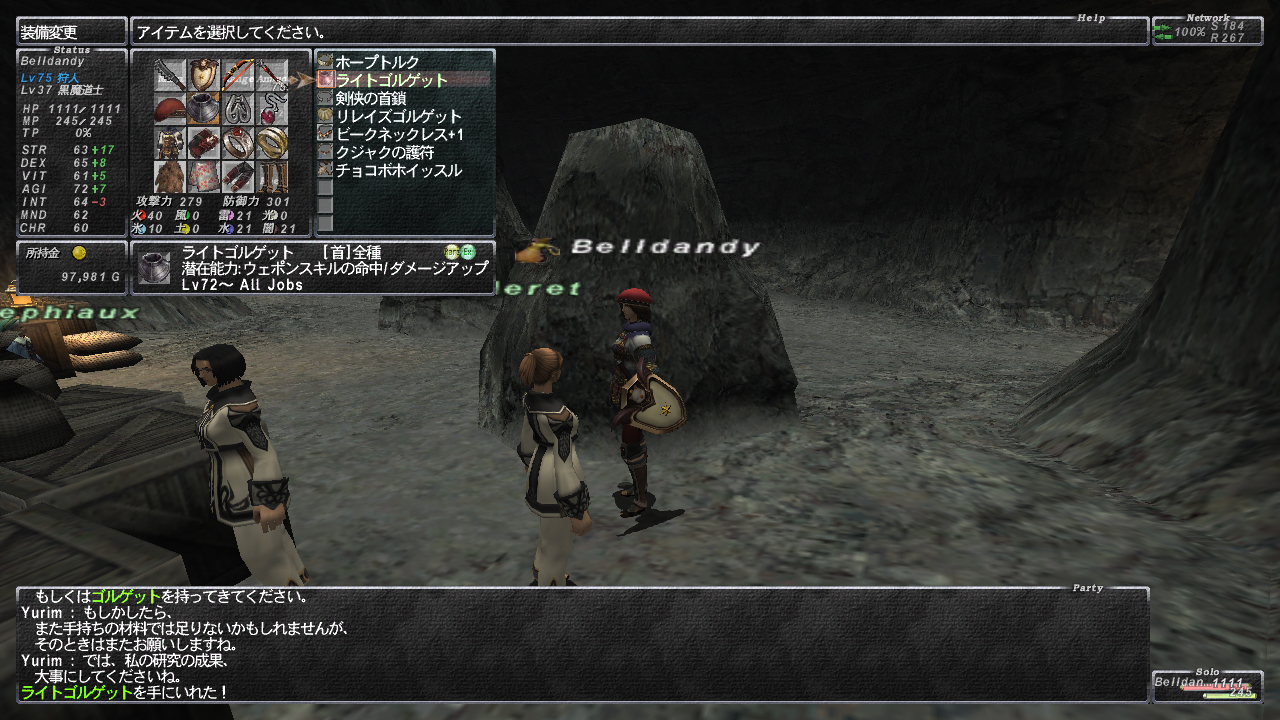Select the red hat head slot
The image size is (1280, 720).
point(170,109)
